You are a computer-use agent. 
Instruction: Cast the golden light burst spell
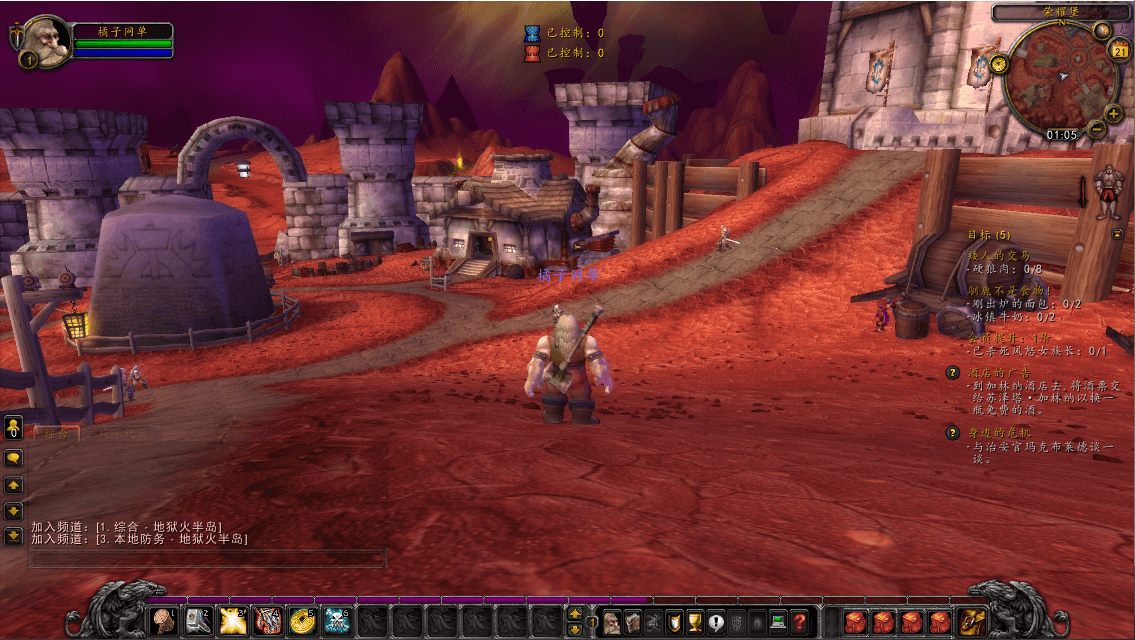232,621
